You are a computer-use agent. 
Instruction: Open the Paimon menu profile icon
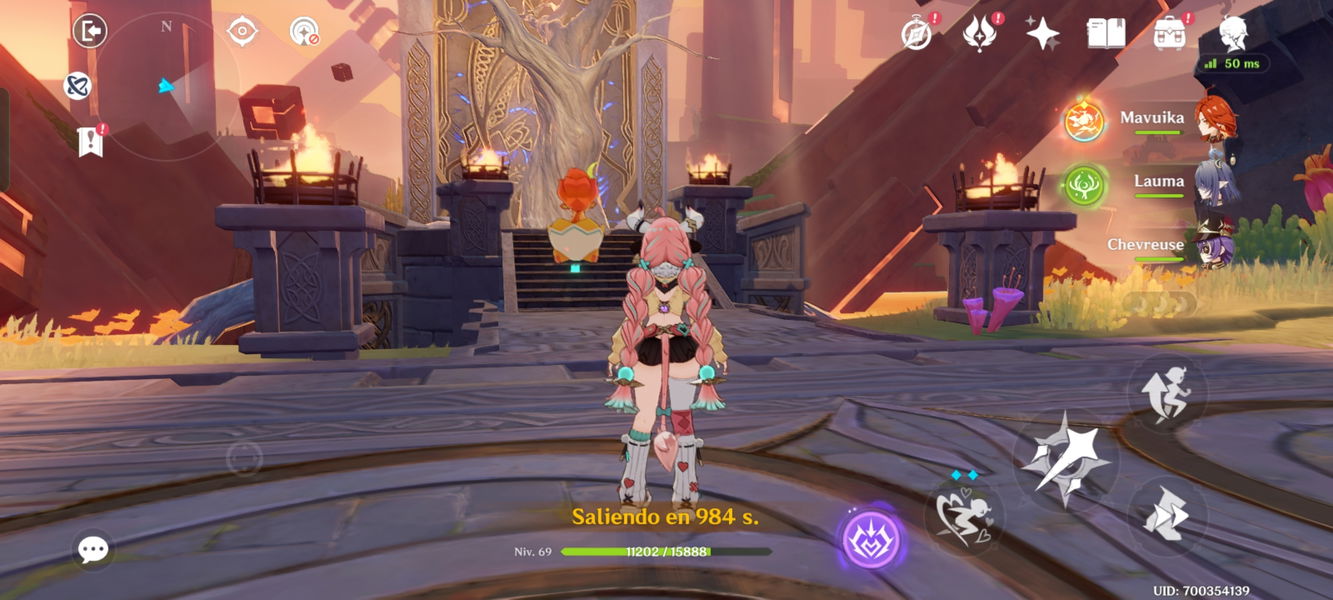[x=1233, y=34]
